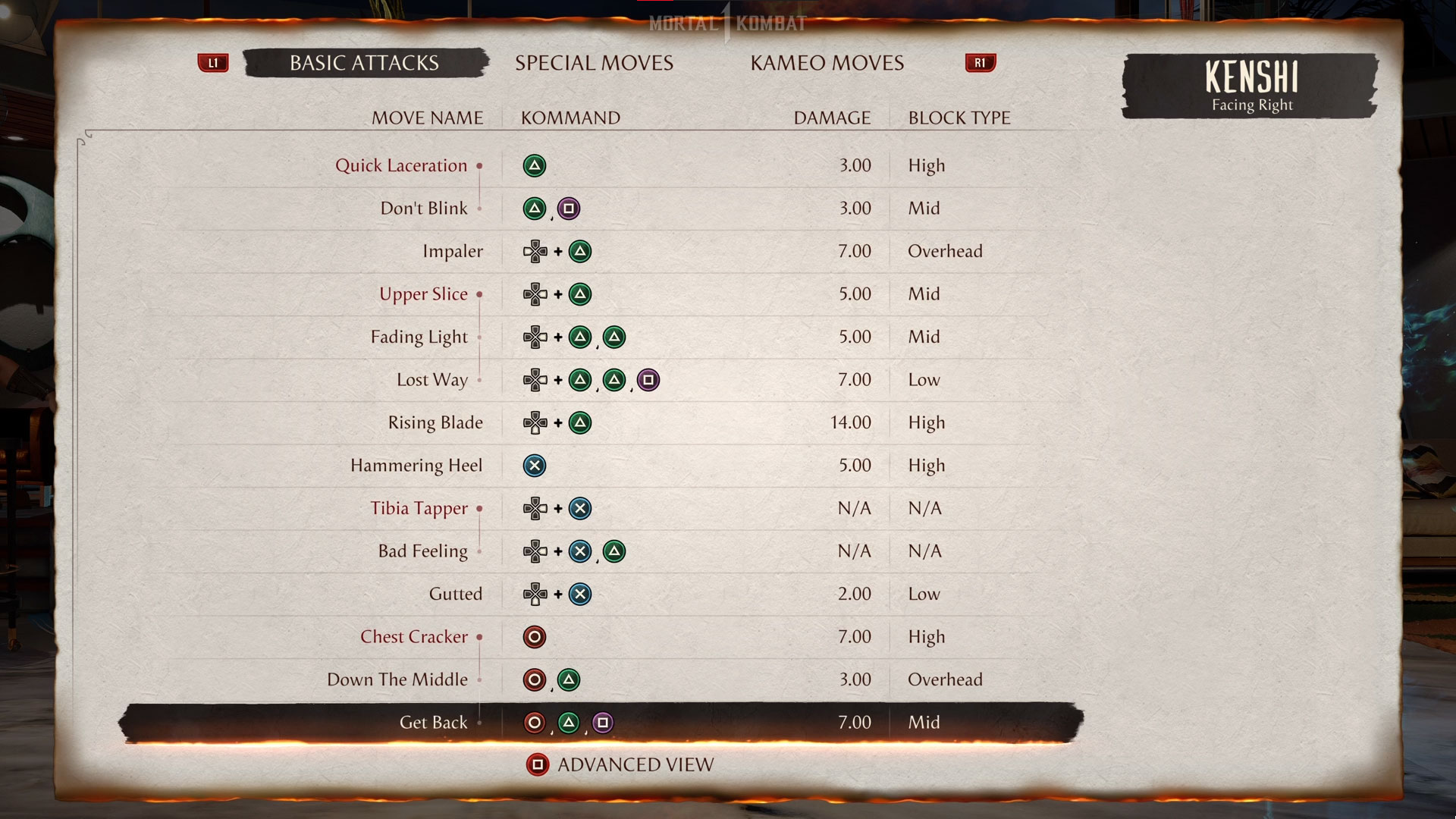
Task: Open the Kameo Moves tab
Action: 827,63
